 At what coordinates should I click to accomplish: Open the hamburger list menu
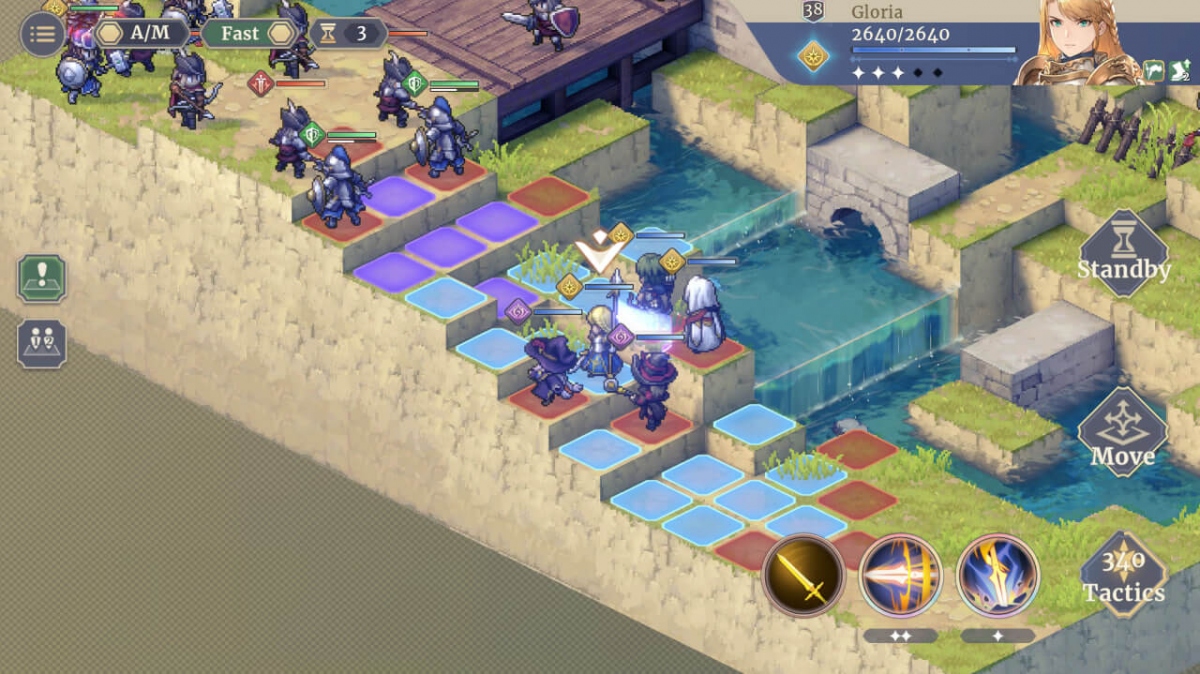[42, 35]
